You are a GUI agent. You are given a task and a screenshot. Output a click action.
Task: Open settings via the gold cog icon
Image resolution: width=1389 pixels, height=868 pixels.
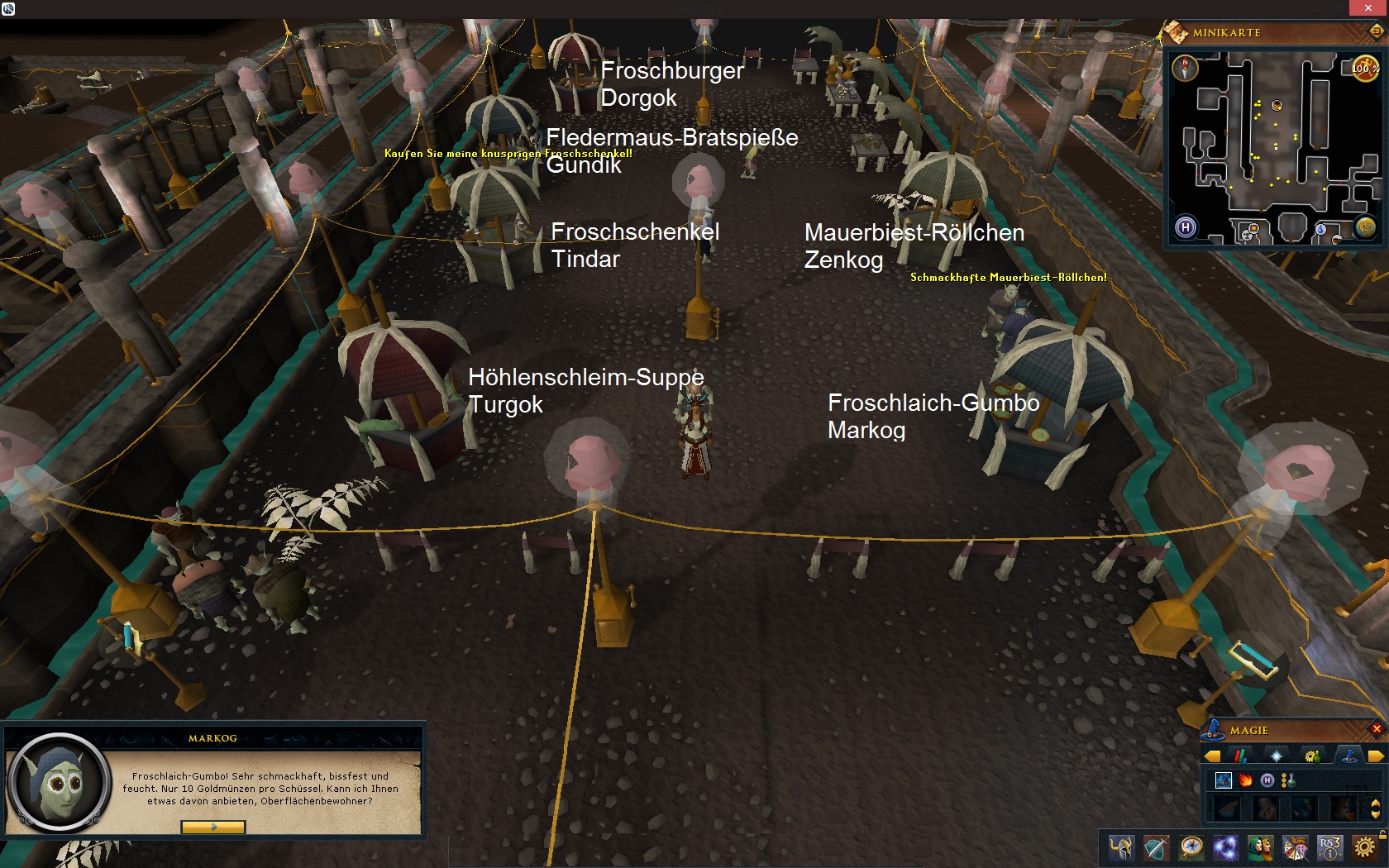[x=1364, y=848]
